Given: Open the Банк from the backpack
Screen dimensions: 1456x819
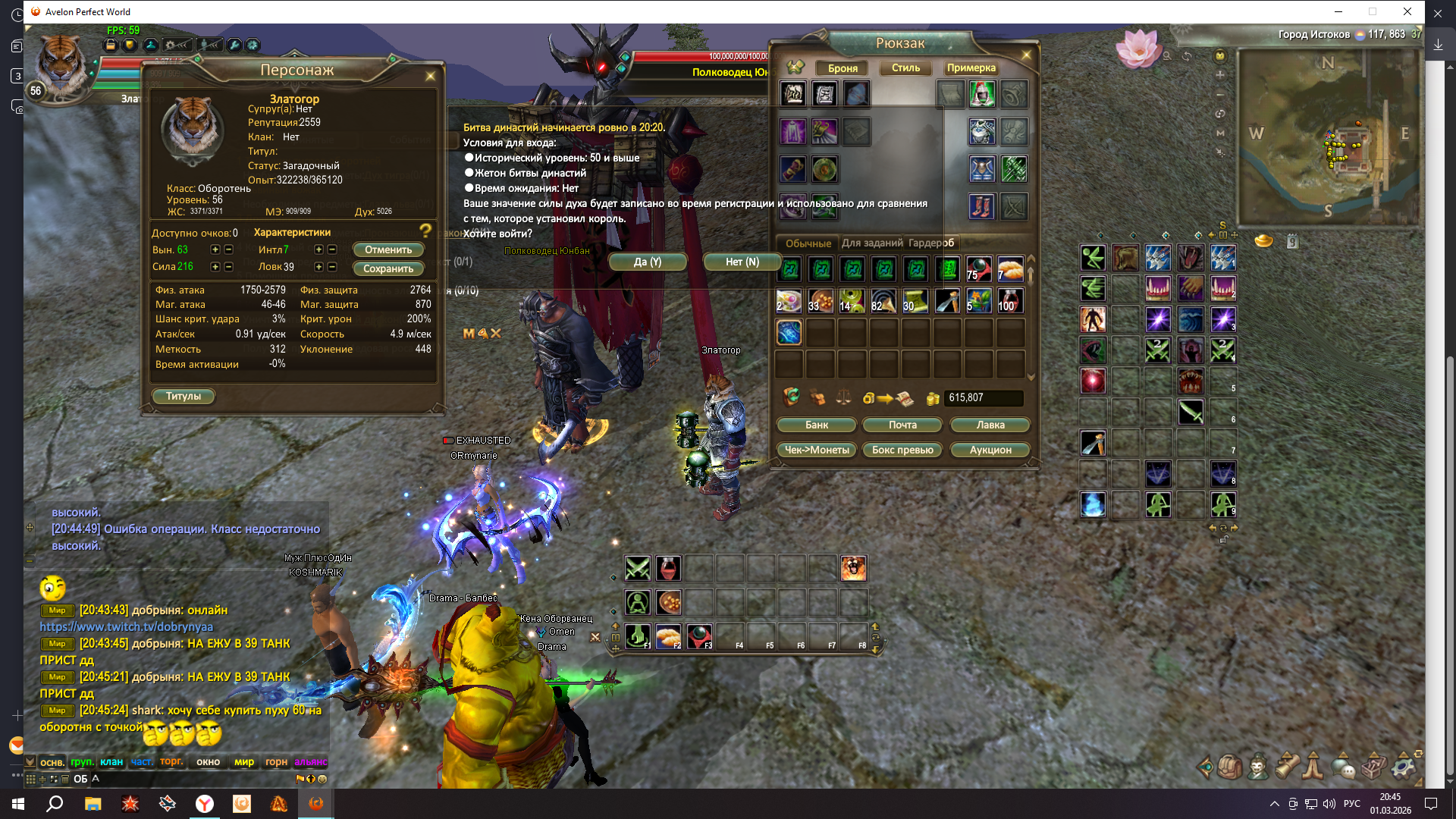Looking at the screenshot, I should (x=817, y=425).
